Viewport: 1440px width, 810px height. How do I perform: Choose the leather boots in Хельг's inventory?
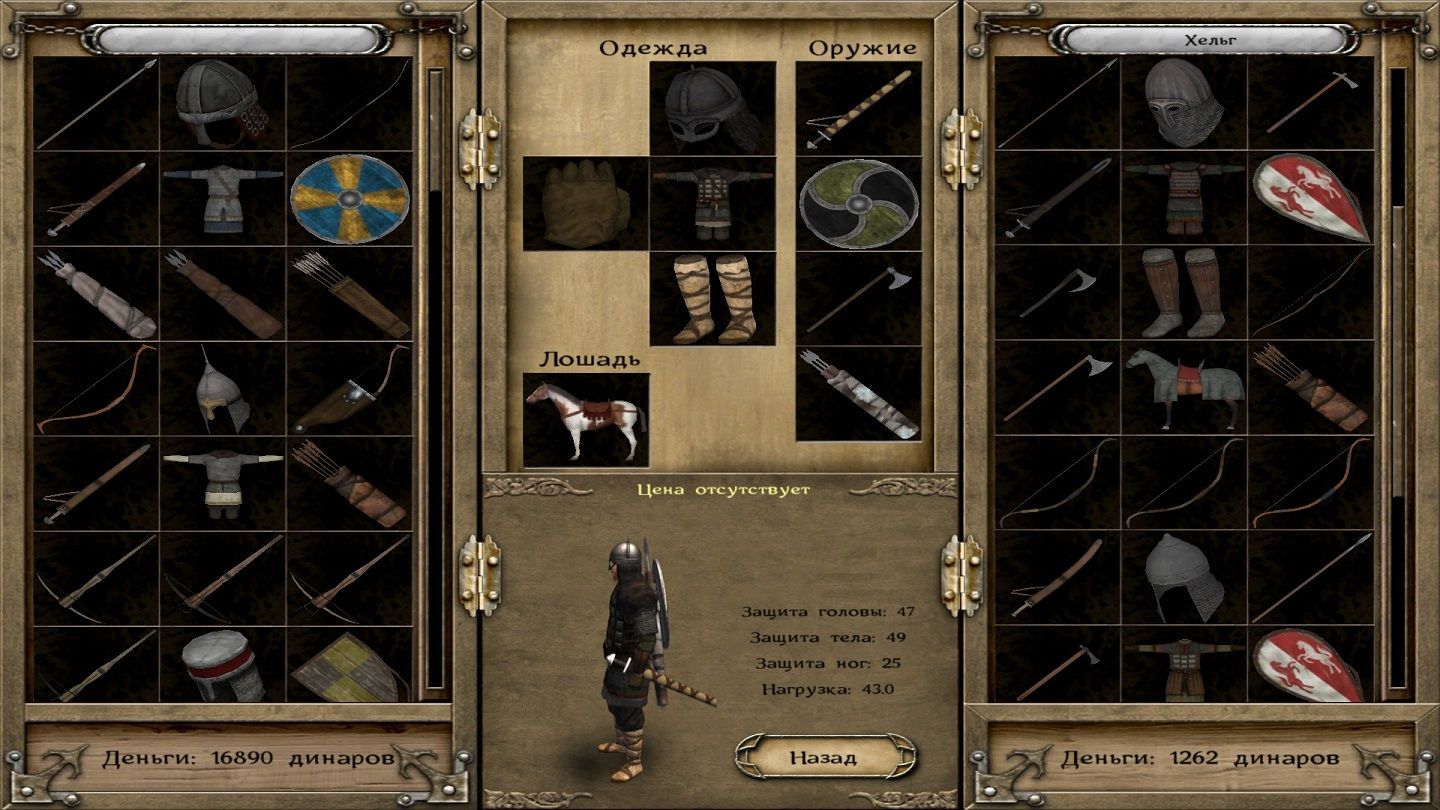click(1184, 293)
